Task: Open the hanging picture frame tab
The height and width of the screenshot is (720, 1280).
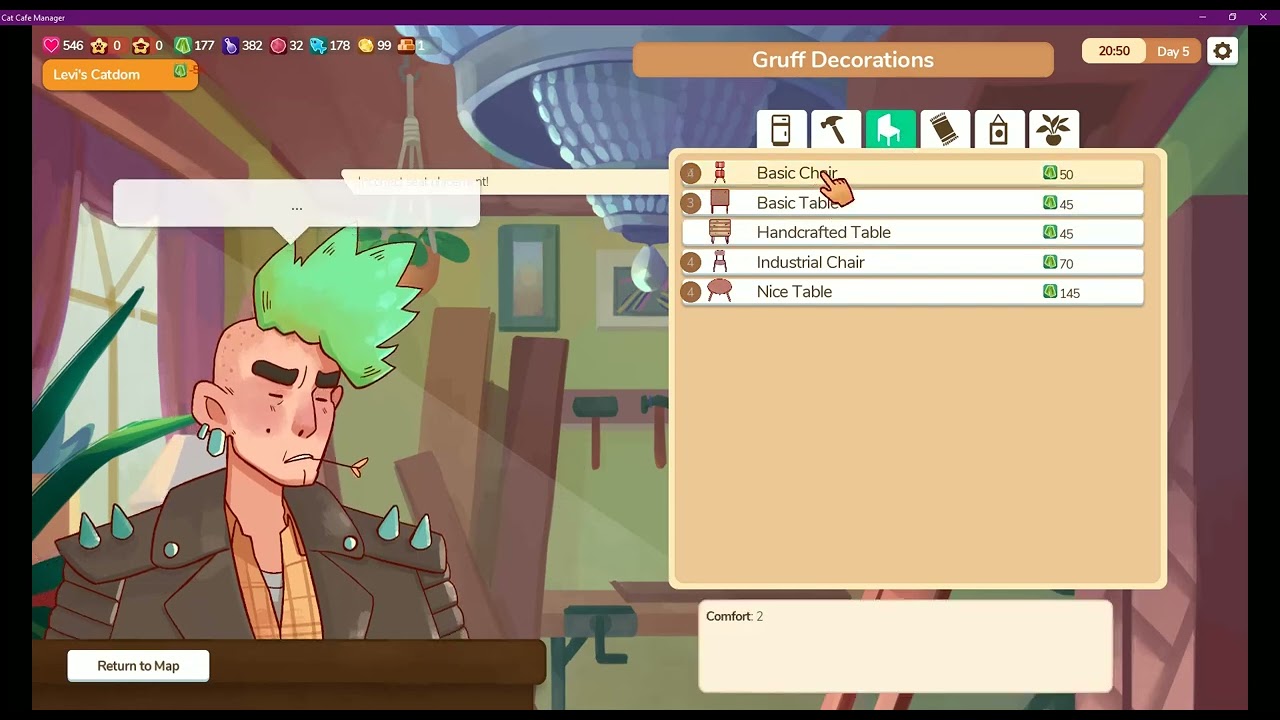Action: (x=999, y=130)
